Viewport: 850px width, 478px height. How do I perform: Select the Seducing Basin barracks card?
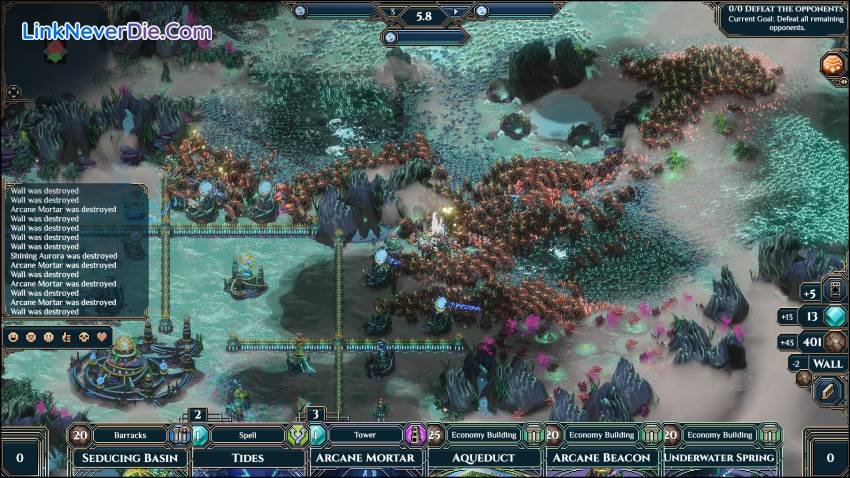131,457
